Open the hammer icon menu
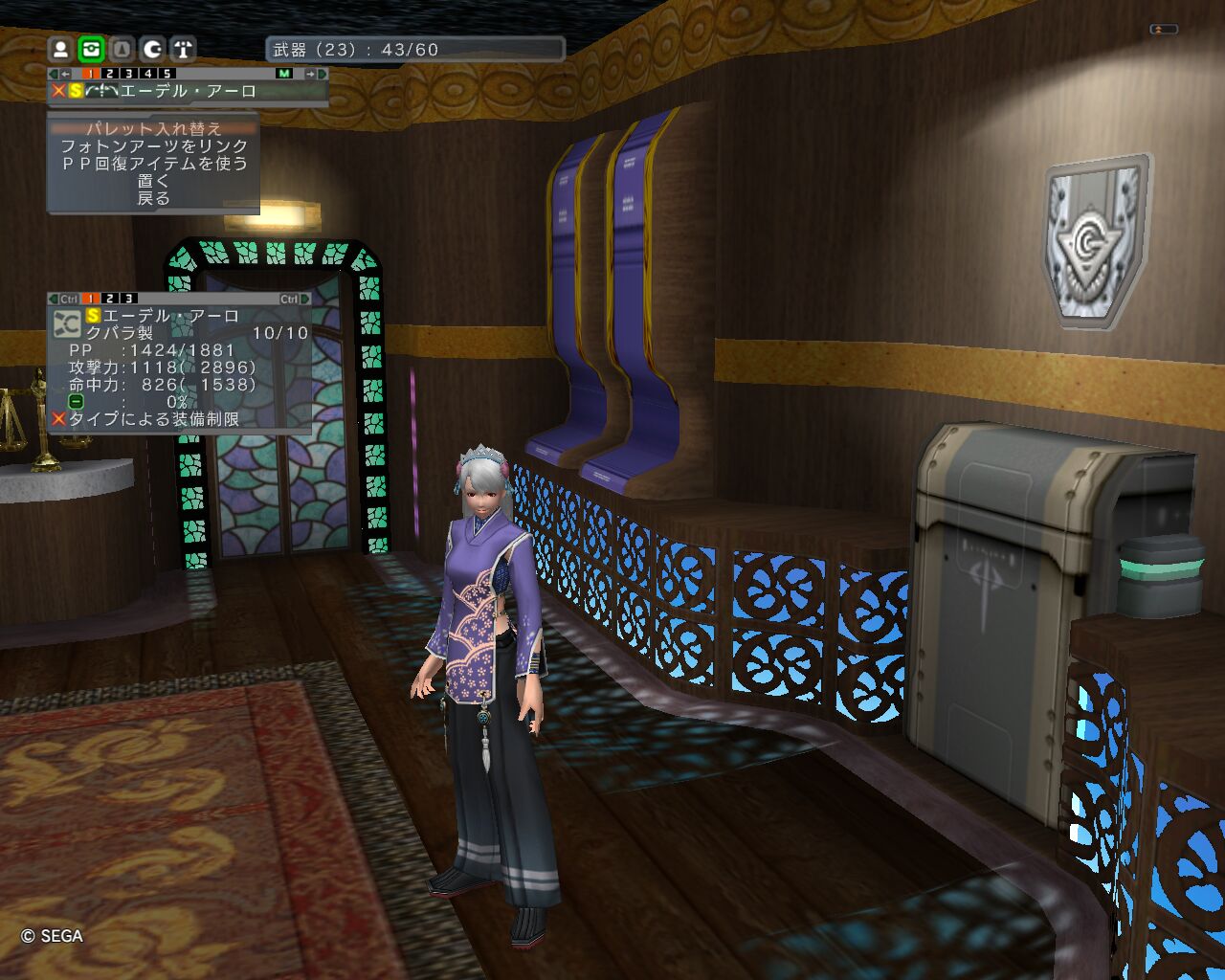1225x980 pixels. (183, 49)
